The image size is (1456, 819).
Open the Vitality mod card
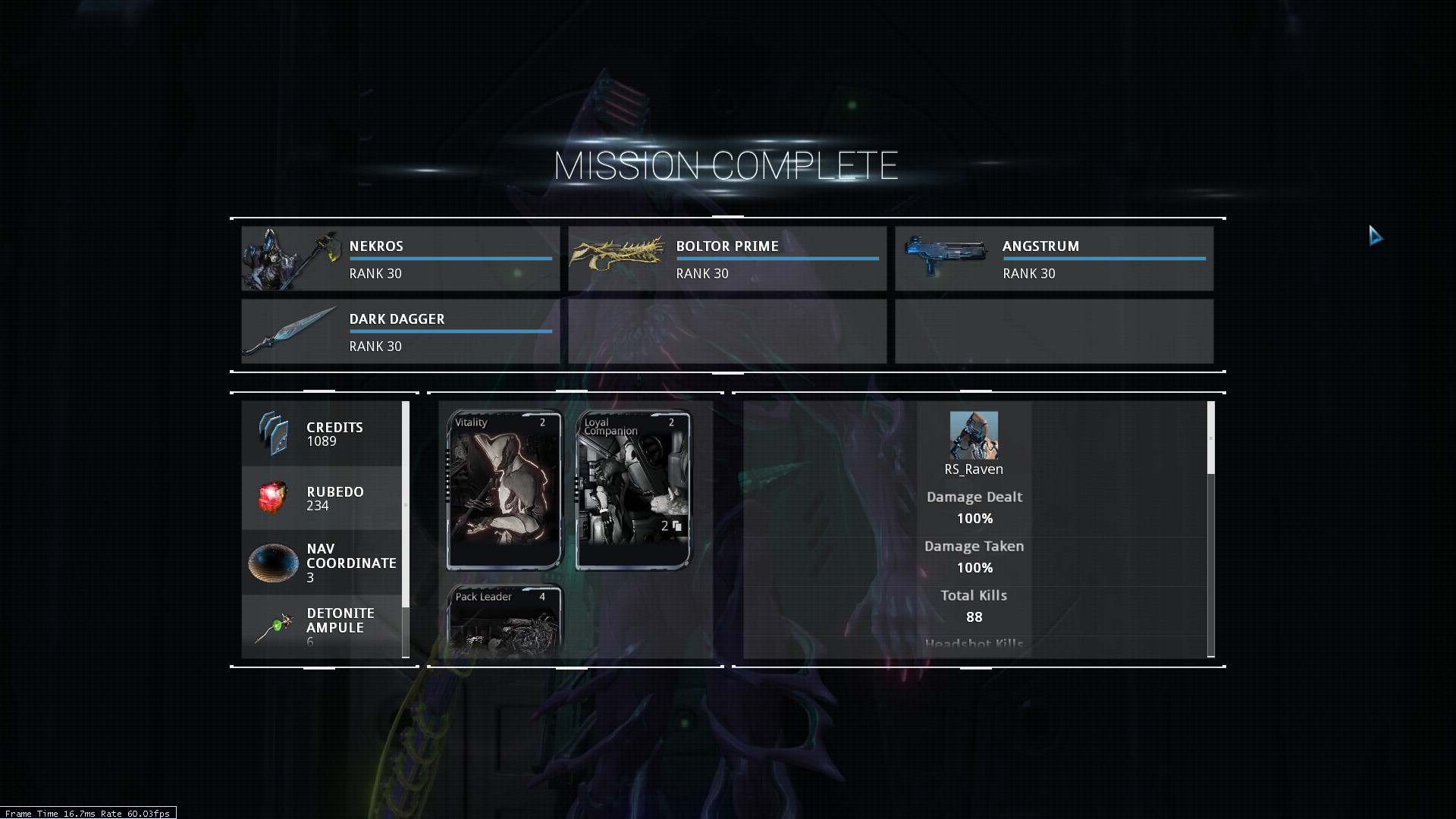pos(504,490)
